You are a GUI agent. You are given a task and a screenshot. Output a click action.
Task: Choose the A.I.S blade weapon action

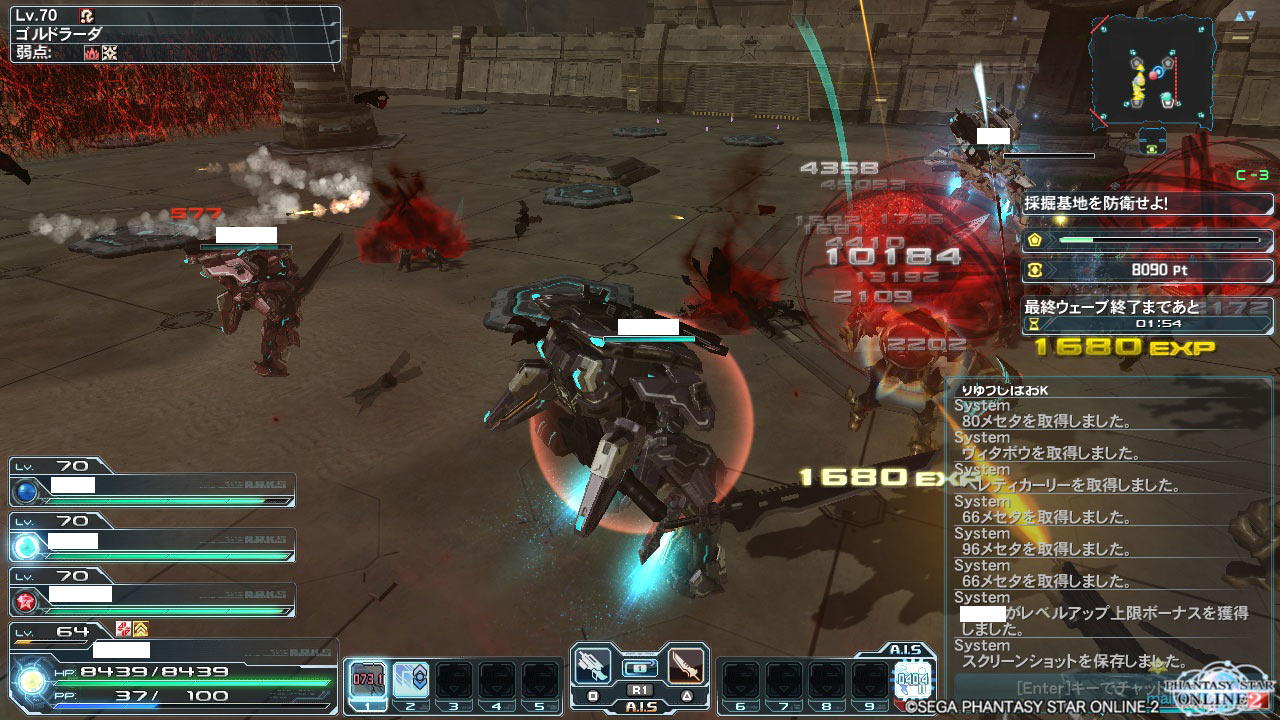[685, 666]
